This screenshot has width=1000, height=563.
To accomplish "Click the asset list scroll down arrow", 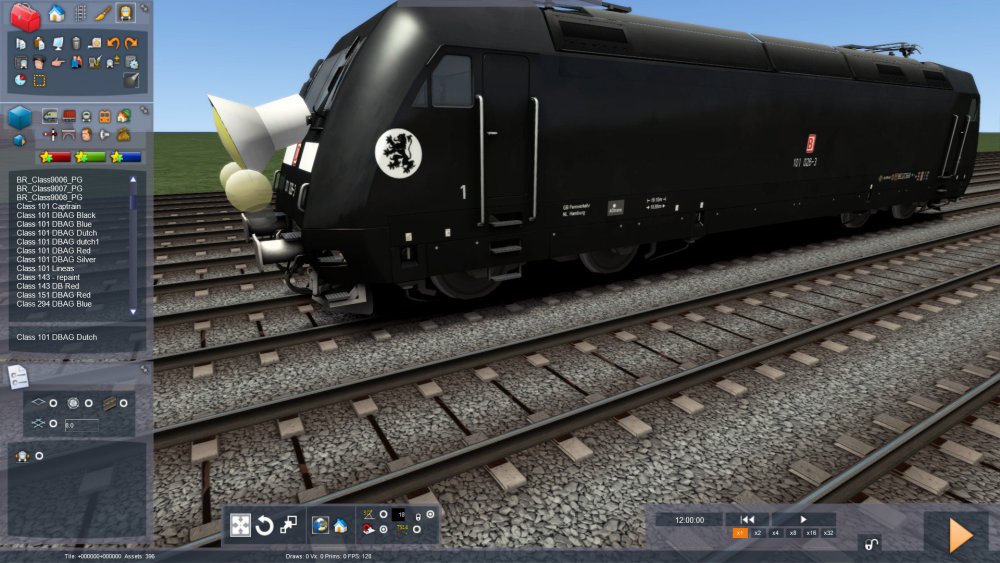I will 134,312.
